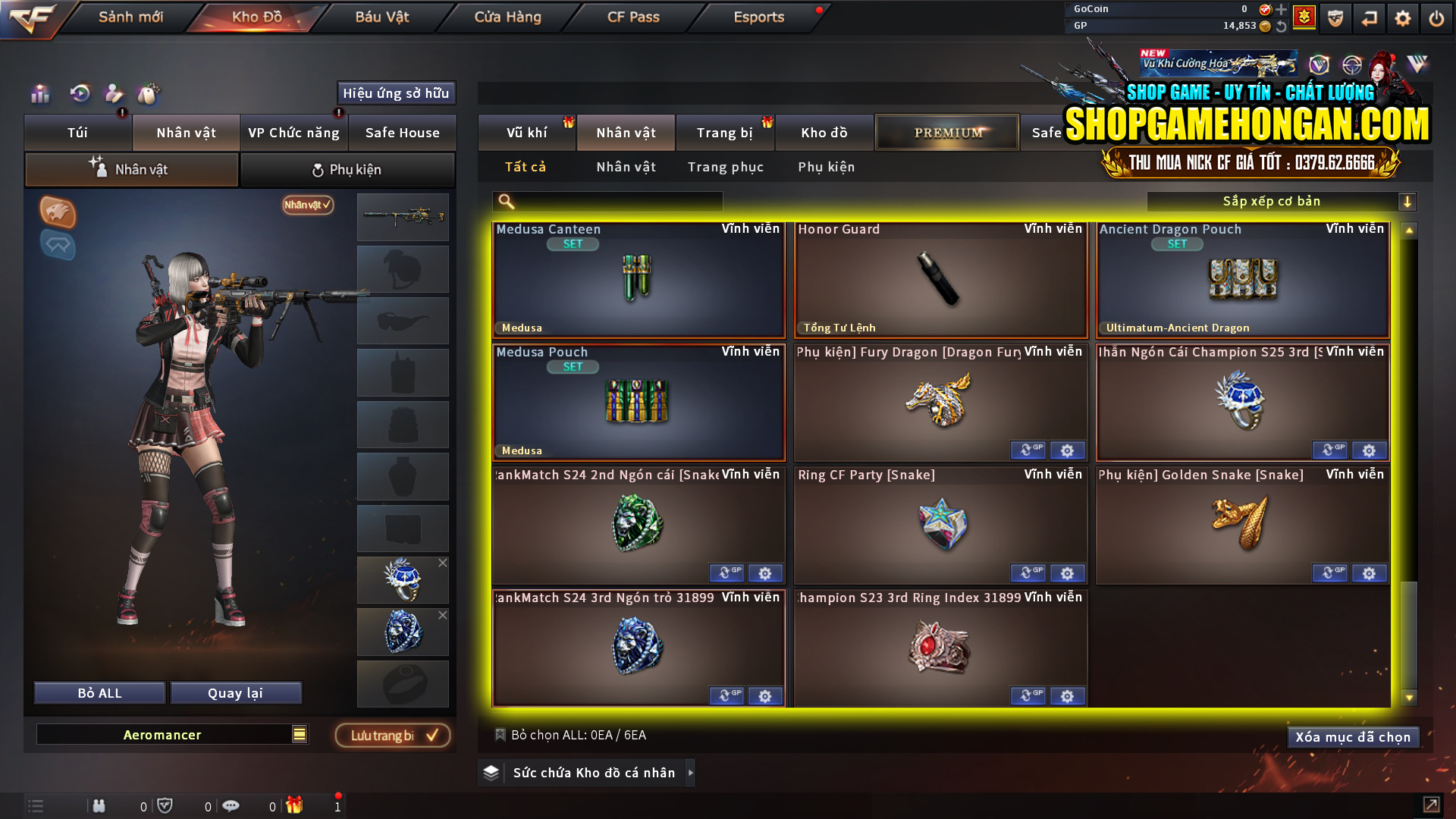This screenshot has height=819, width=1456.
Task: Open the gift box icon in bottom status bar
Action: [296, 805]
